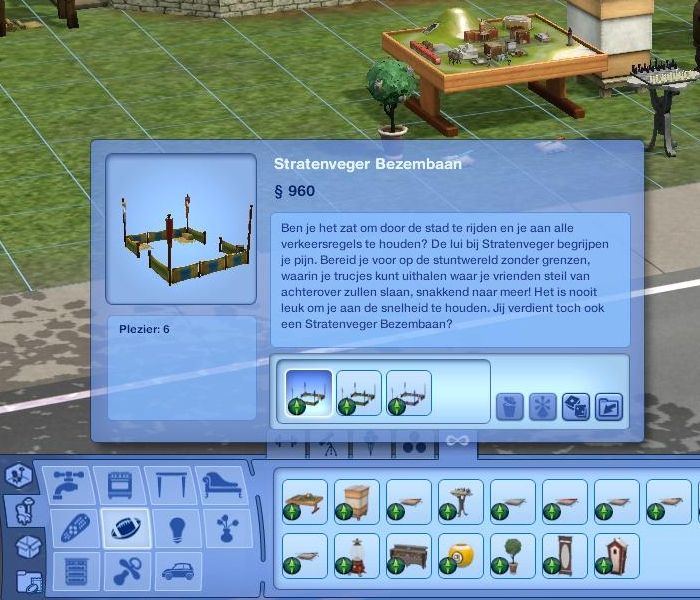Choose the football entertainment category
Screen dimensions: 700x600
pyautogui.click(x=127, y=528)
